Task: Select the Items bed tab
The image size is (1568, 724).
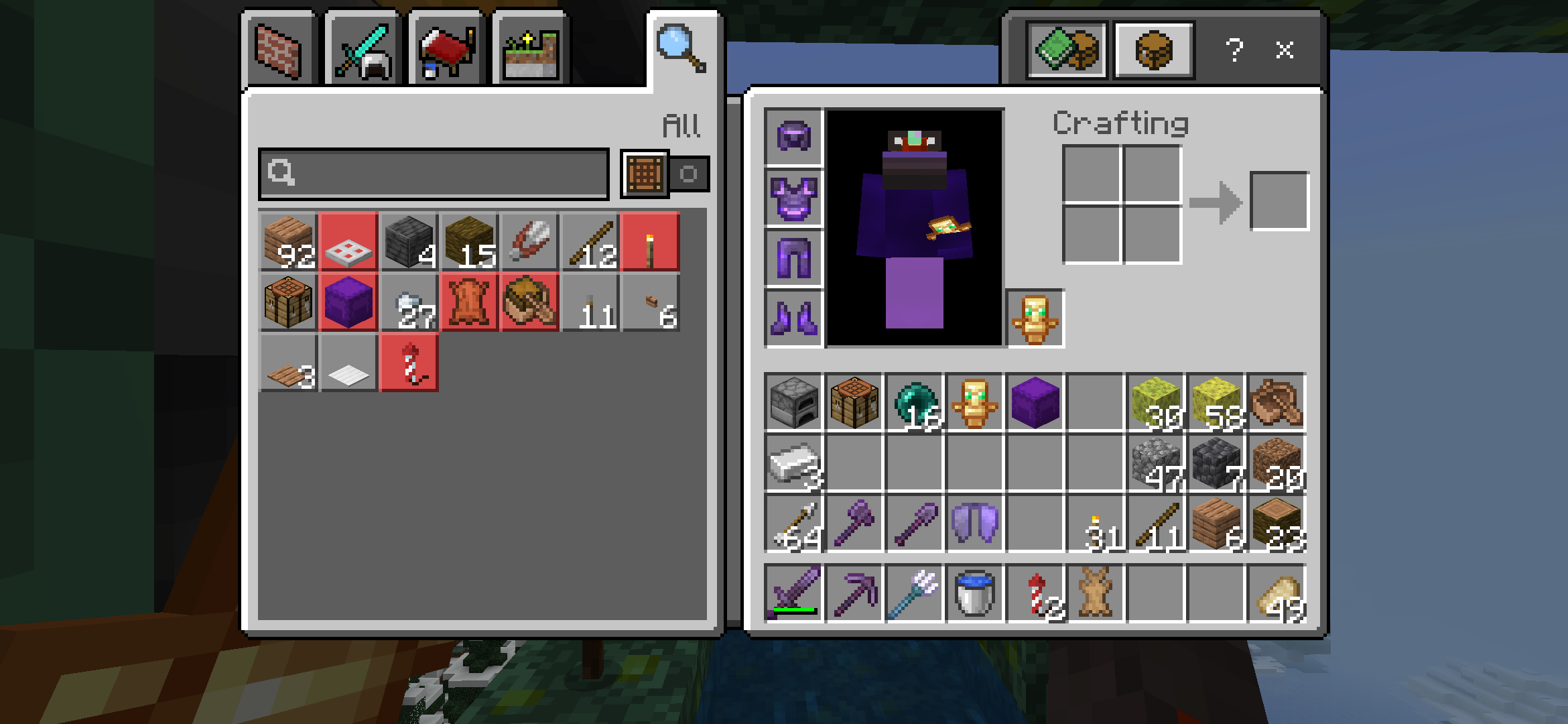Action: (x=446, y=51)
